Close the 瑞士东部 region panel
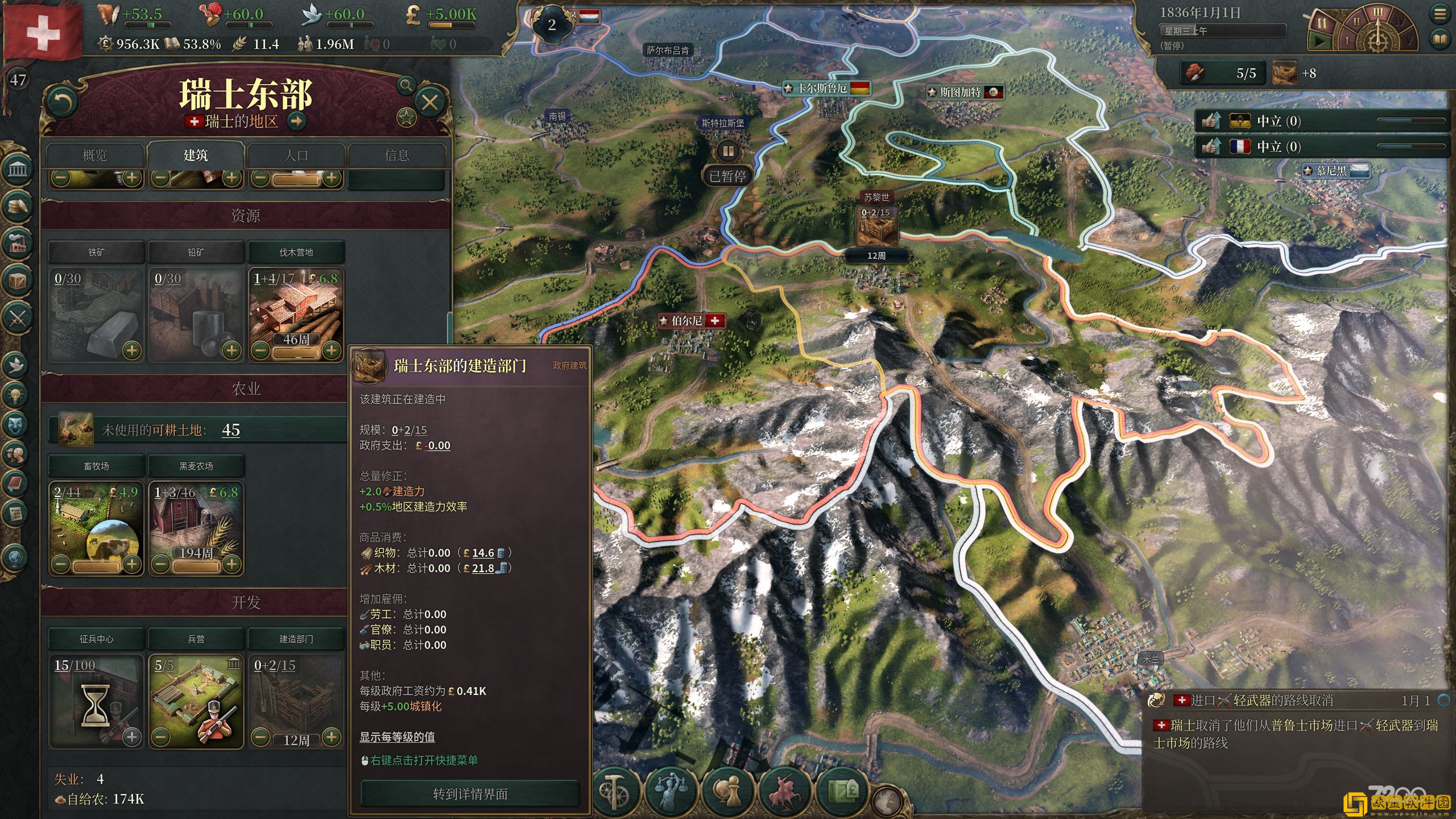Image resolution: width=1456 pixels, height=819 pixels. coord(429,102)
